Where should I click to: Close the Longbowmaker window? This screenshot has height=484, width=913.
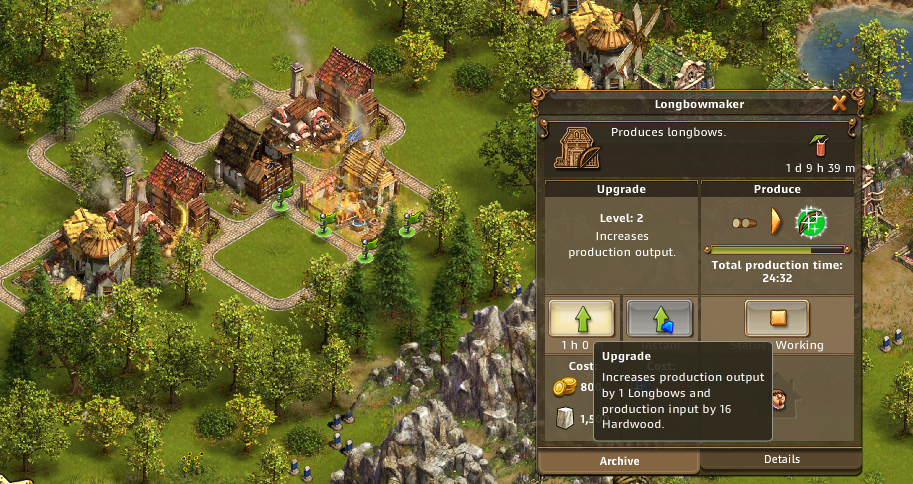[x=839, y=102]
